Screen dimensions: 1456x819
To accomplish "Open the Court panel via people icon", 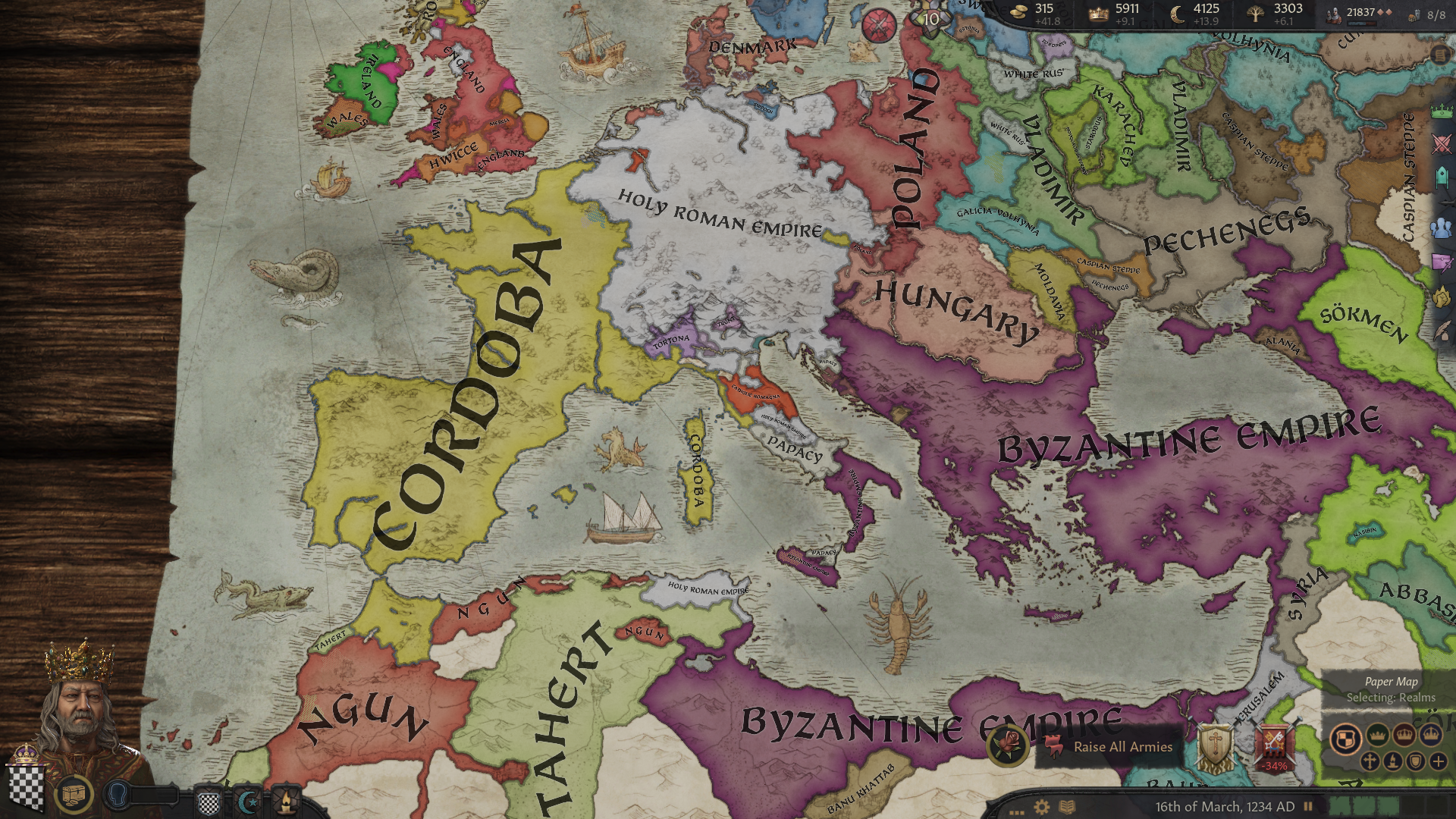I will (1439, 230).
